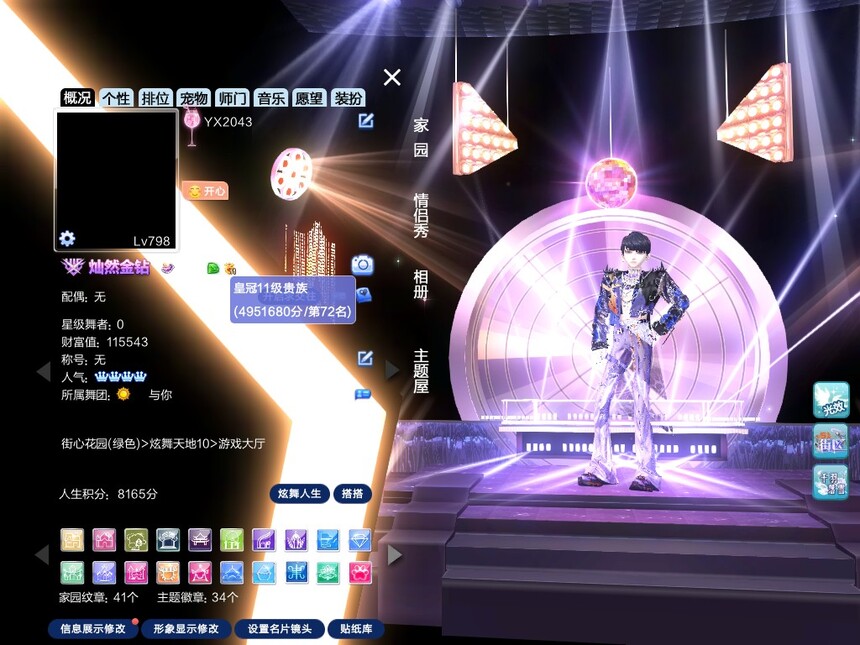Click the camera icon
860x645 pixels.
tap(362, 264)
